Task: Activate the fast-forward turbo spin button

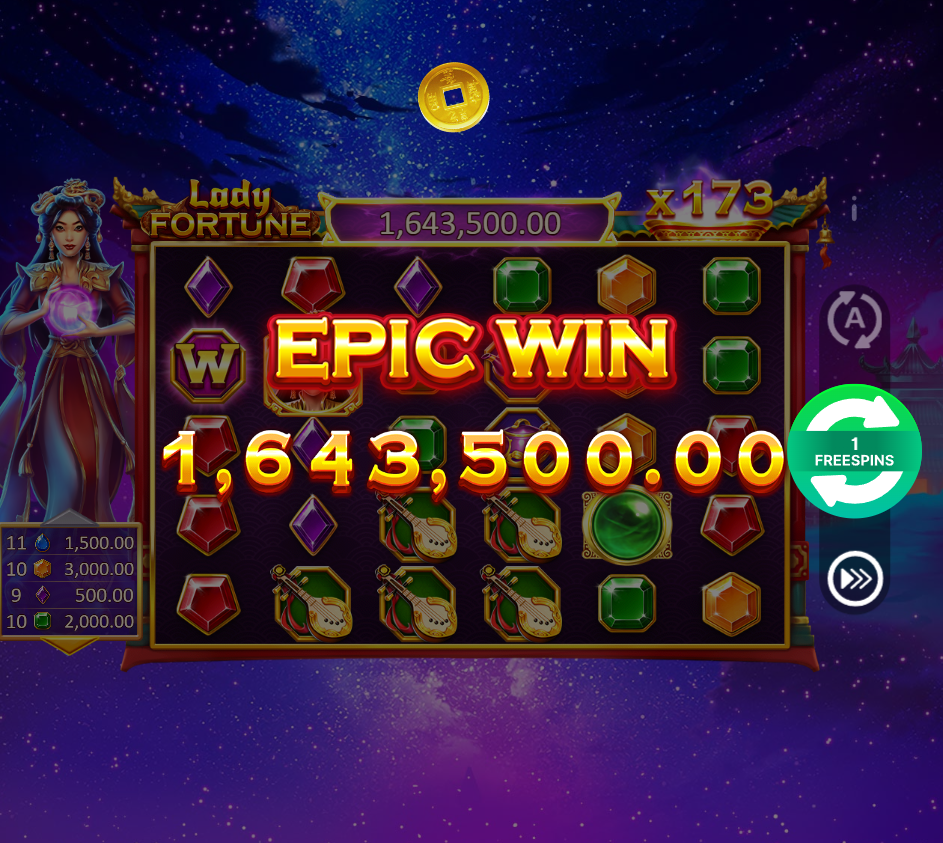Action: click(x=854, y=579)
